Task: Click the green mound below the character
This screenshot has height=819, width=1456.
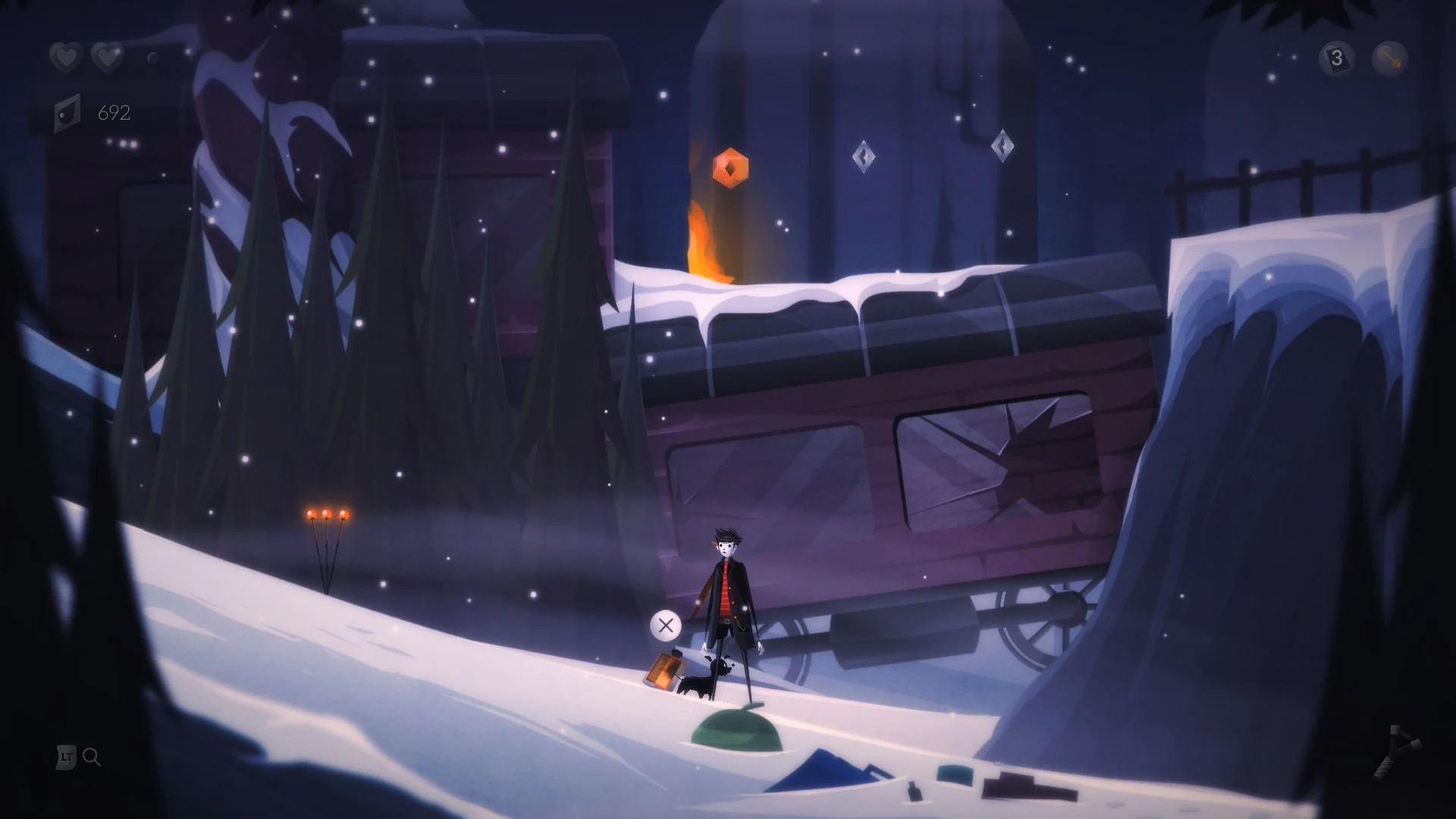Action: point(736,728)
